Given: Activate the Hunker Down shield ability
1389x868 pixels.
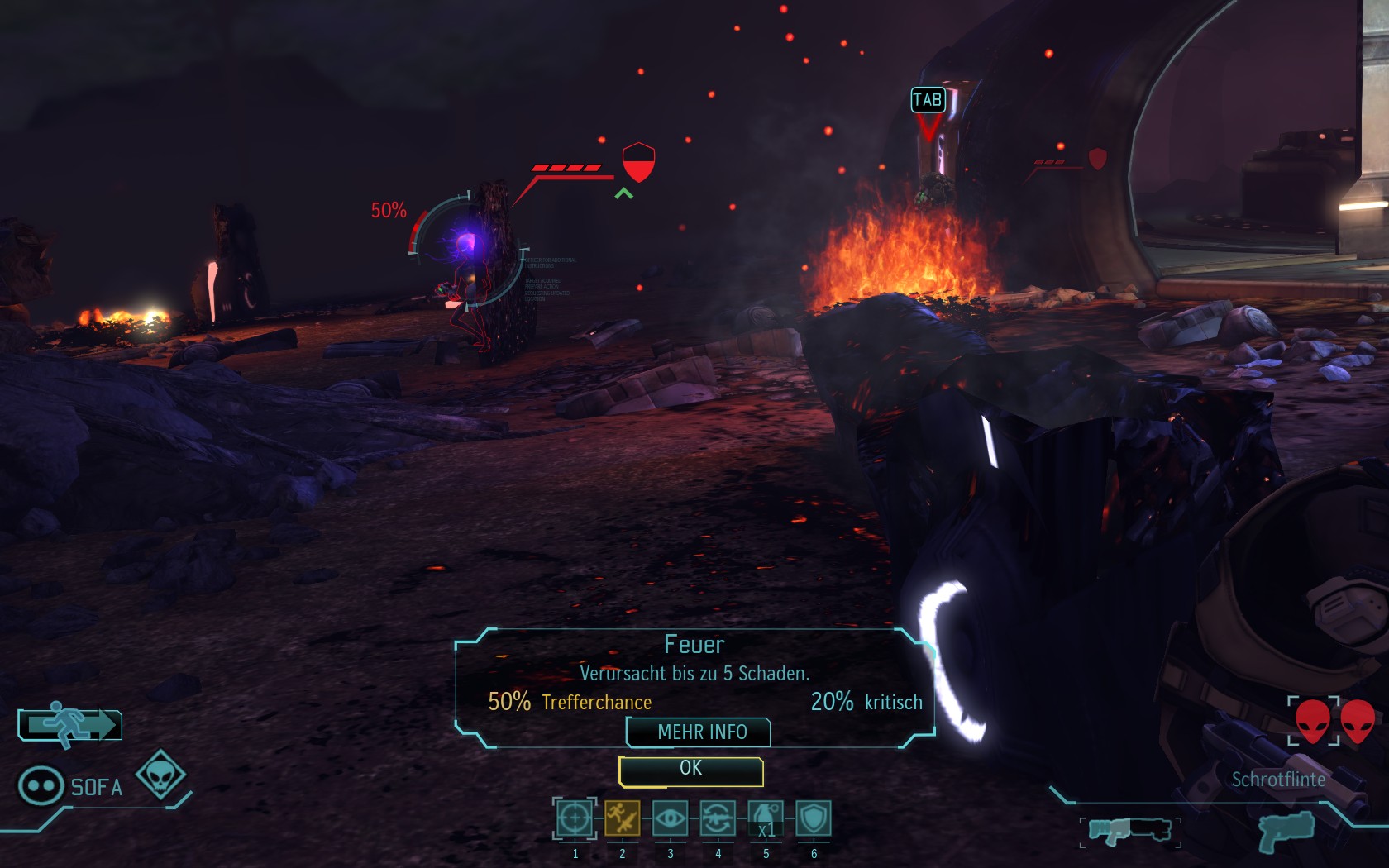Looking at the screenshot, I should click(x=814, y=818).
